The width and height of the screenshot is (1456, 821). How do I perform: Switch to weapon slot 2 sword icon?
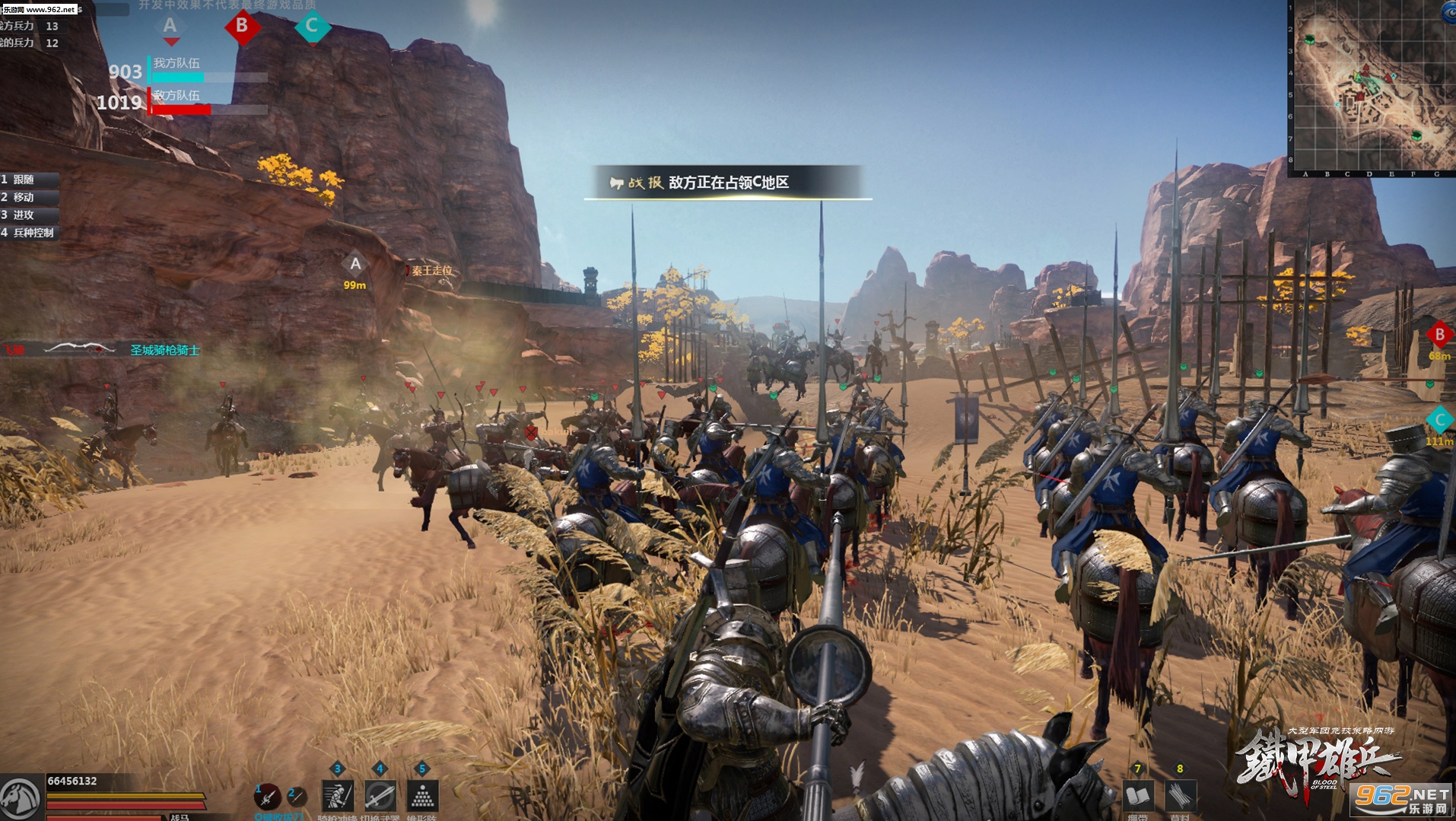pos(297,796)
